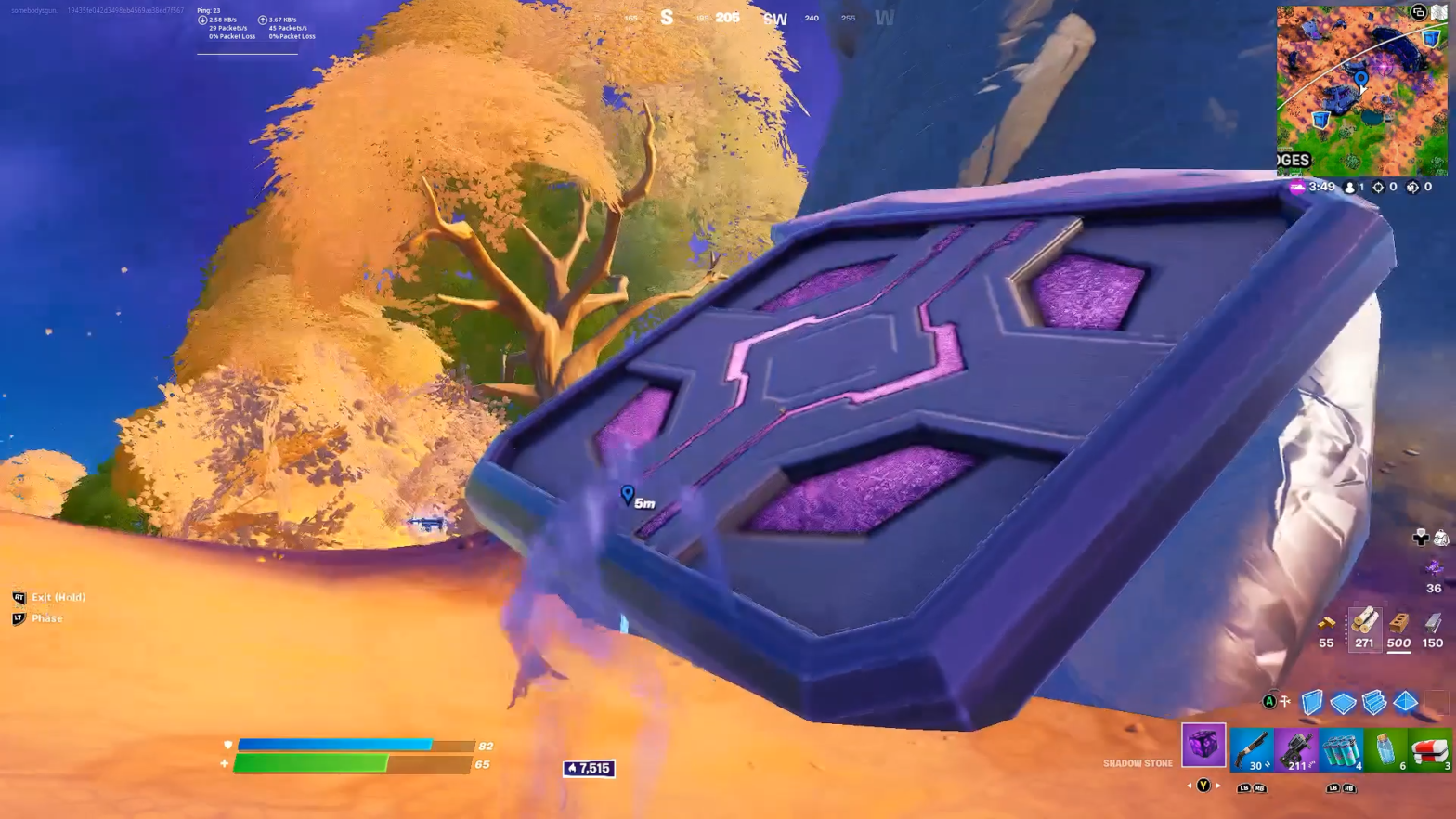Select the floor building piece
Viewport: 1456px width, 819px height.
1344,703
